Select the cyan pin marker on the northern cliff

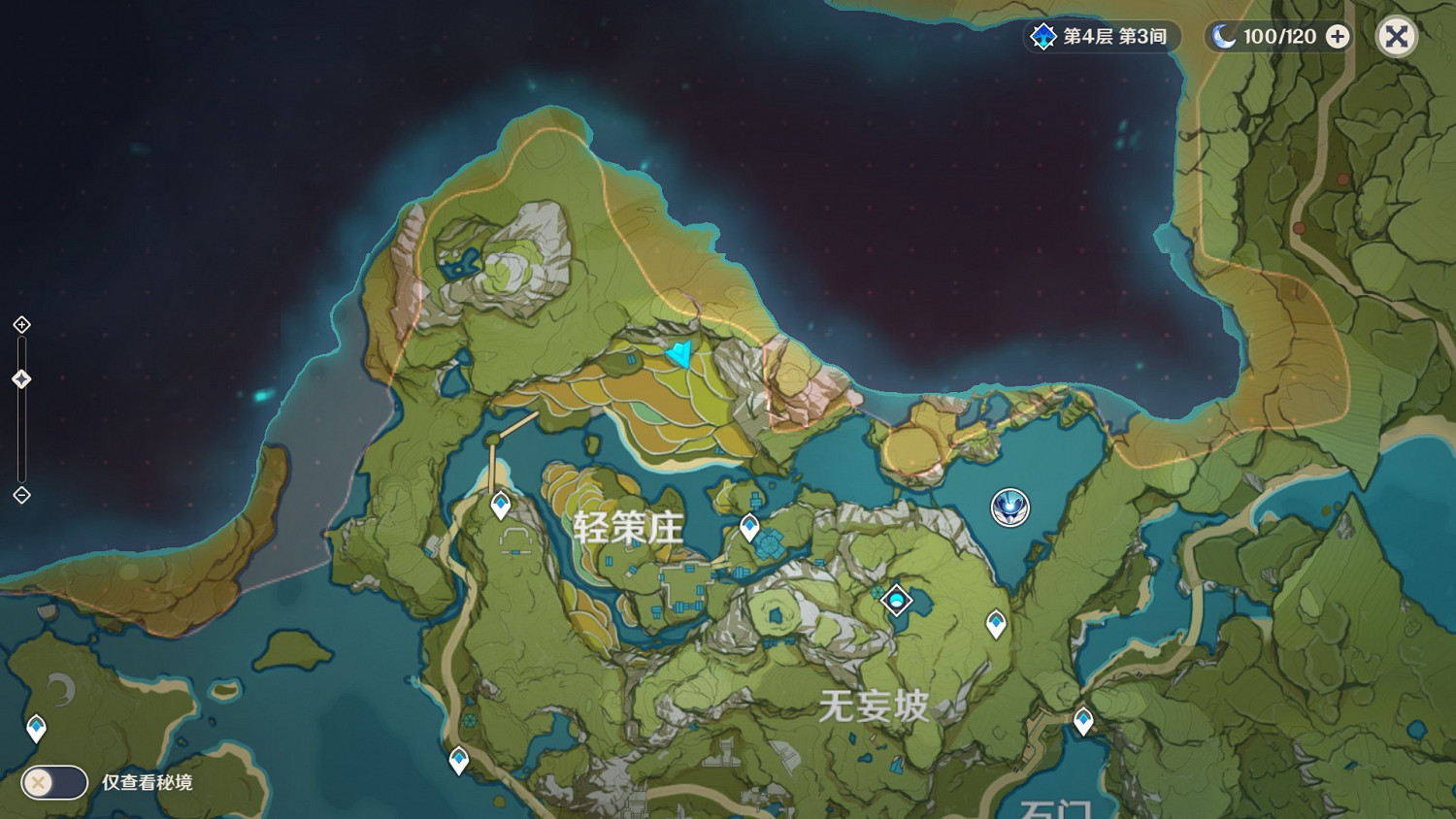[680, 356]
